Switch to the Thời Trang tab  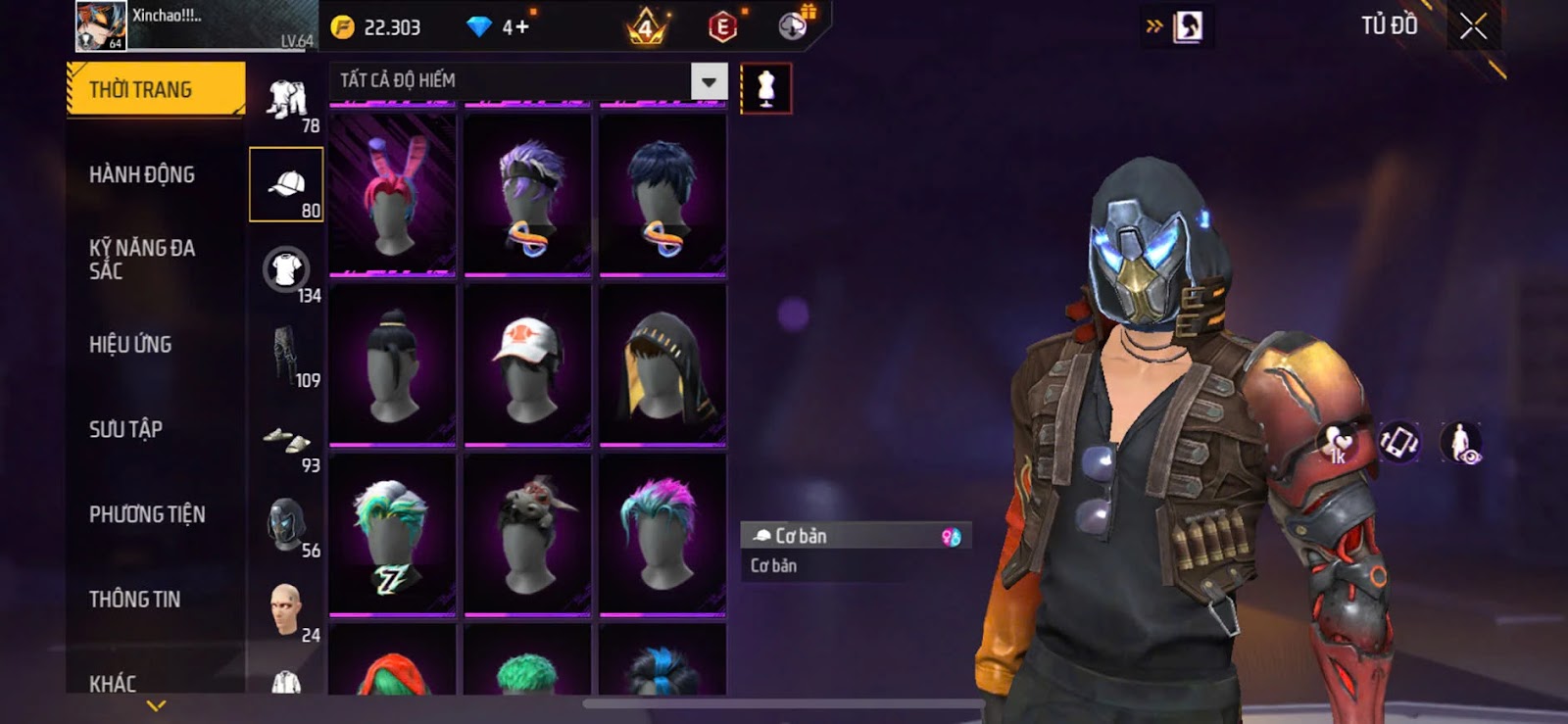click(155, 90)
